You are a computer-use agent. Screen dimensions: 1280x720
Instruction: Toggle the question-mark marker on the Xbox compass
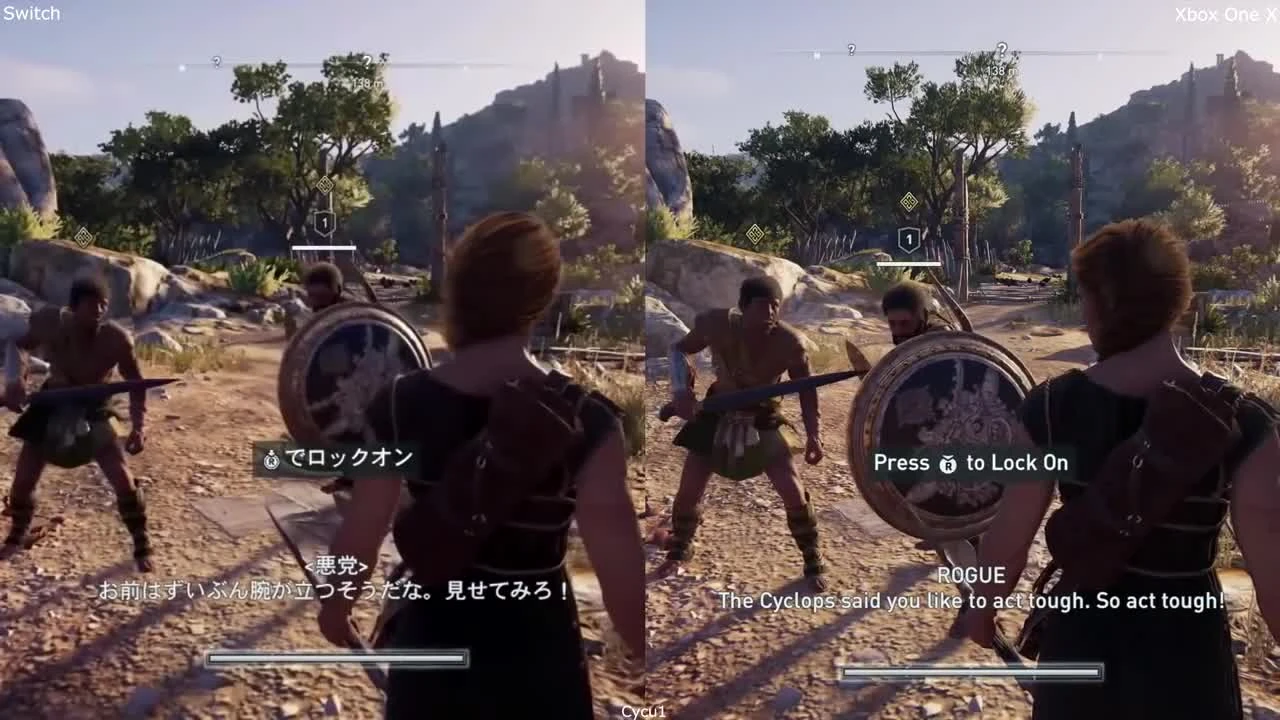tap(1003, 49)
